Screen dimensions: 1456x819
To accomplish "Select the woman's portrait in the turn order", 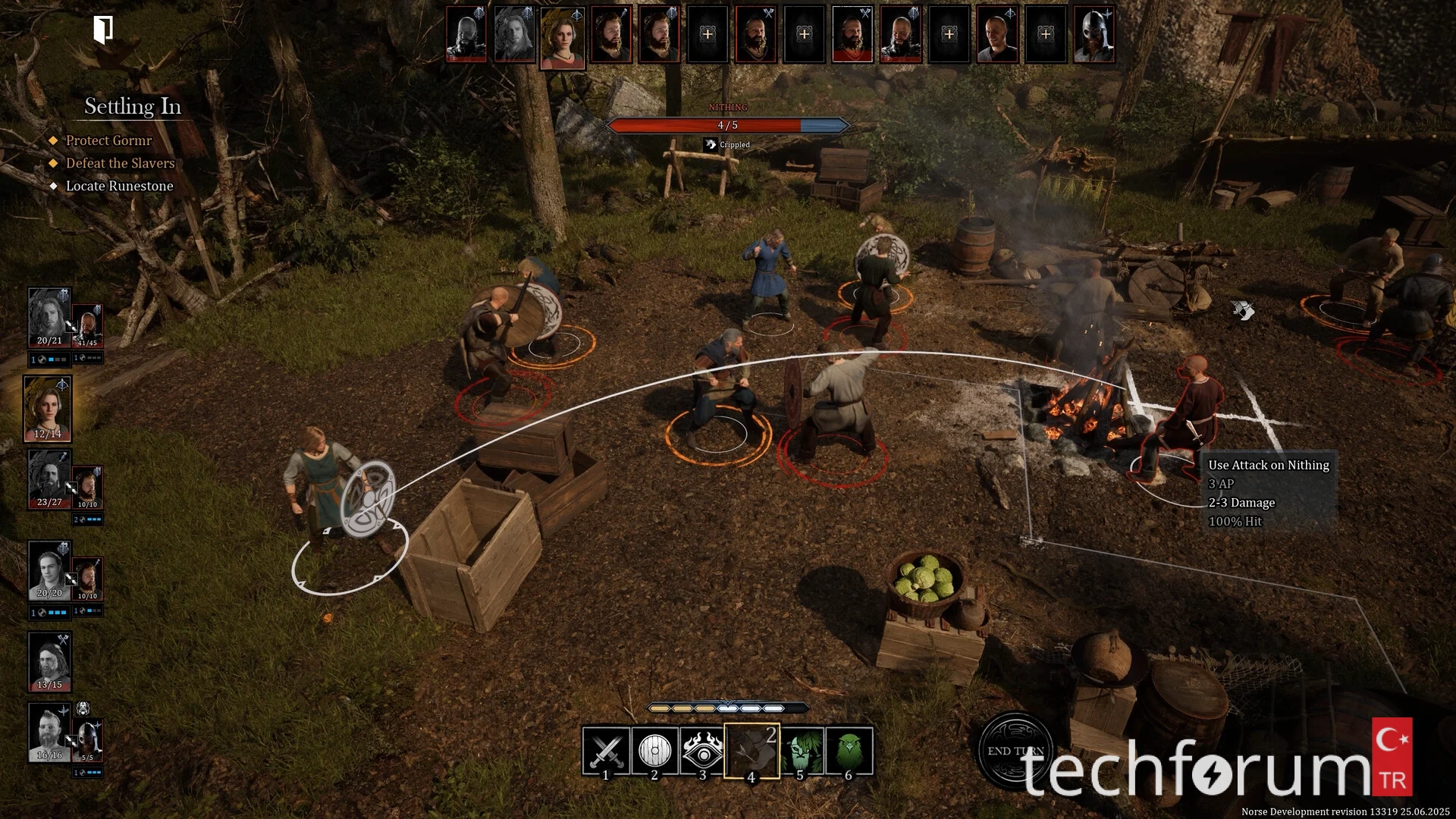I will coord(562,37).
